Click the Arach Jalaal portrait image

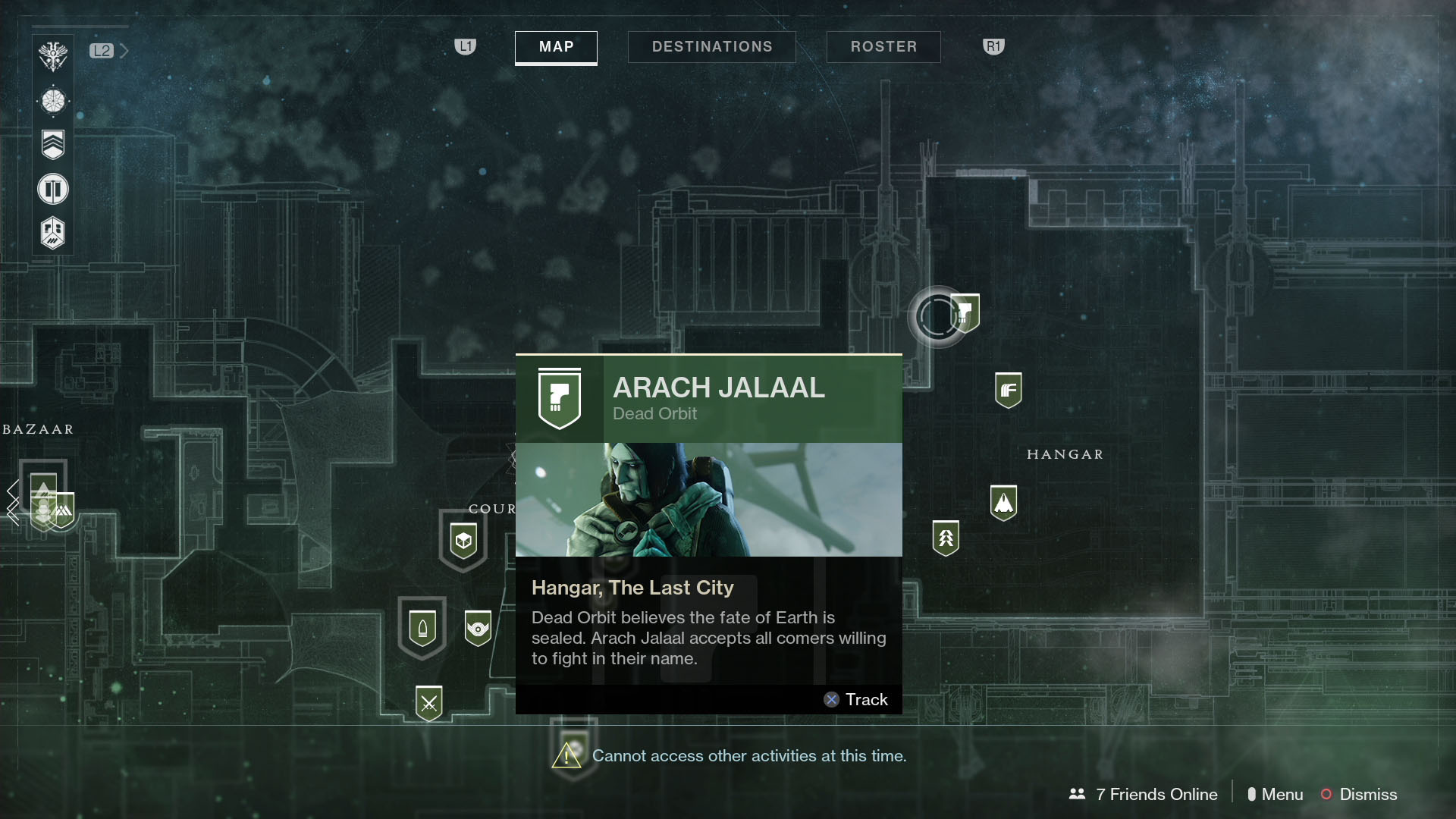coord(708,499)
